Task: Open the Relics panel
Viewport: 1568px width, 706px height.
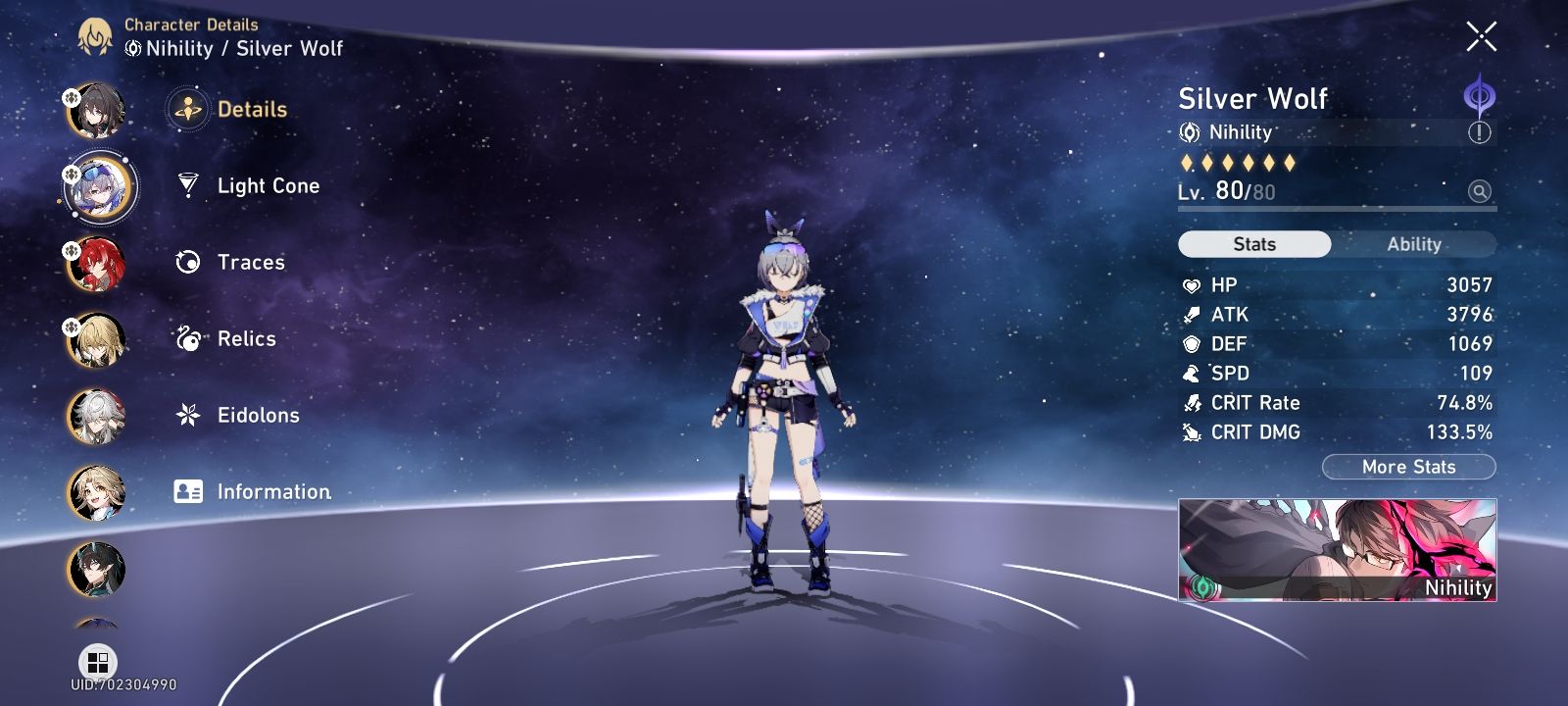Action: coord(245,338)
